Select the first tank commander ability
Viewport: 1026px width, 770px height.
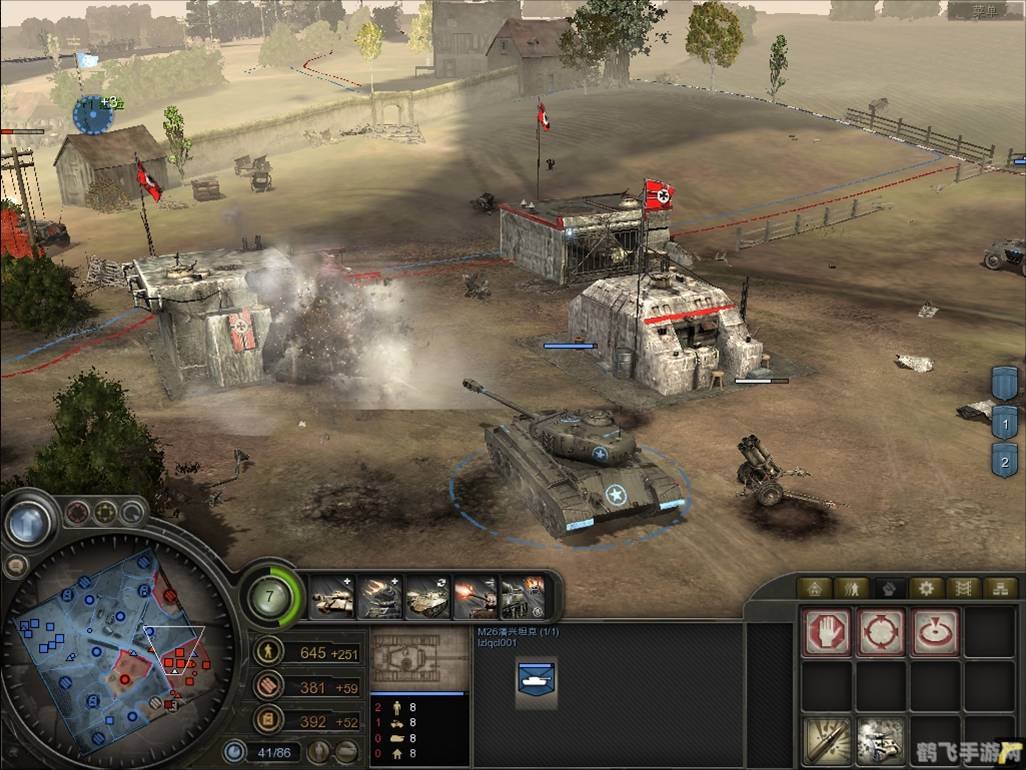point(333,597)
